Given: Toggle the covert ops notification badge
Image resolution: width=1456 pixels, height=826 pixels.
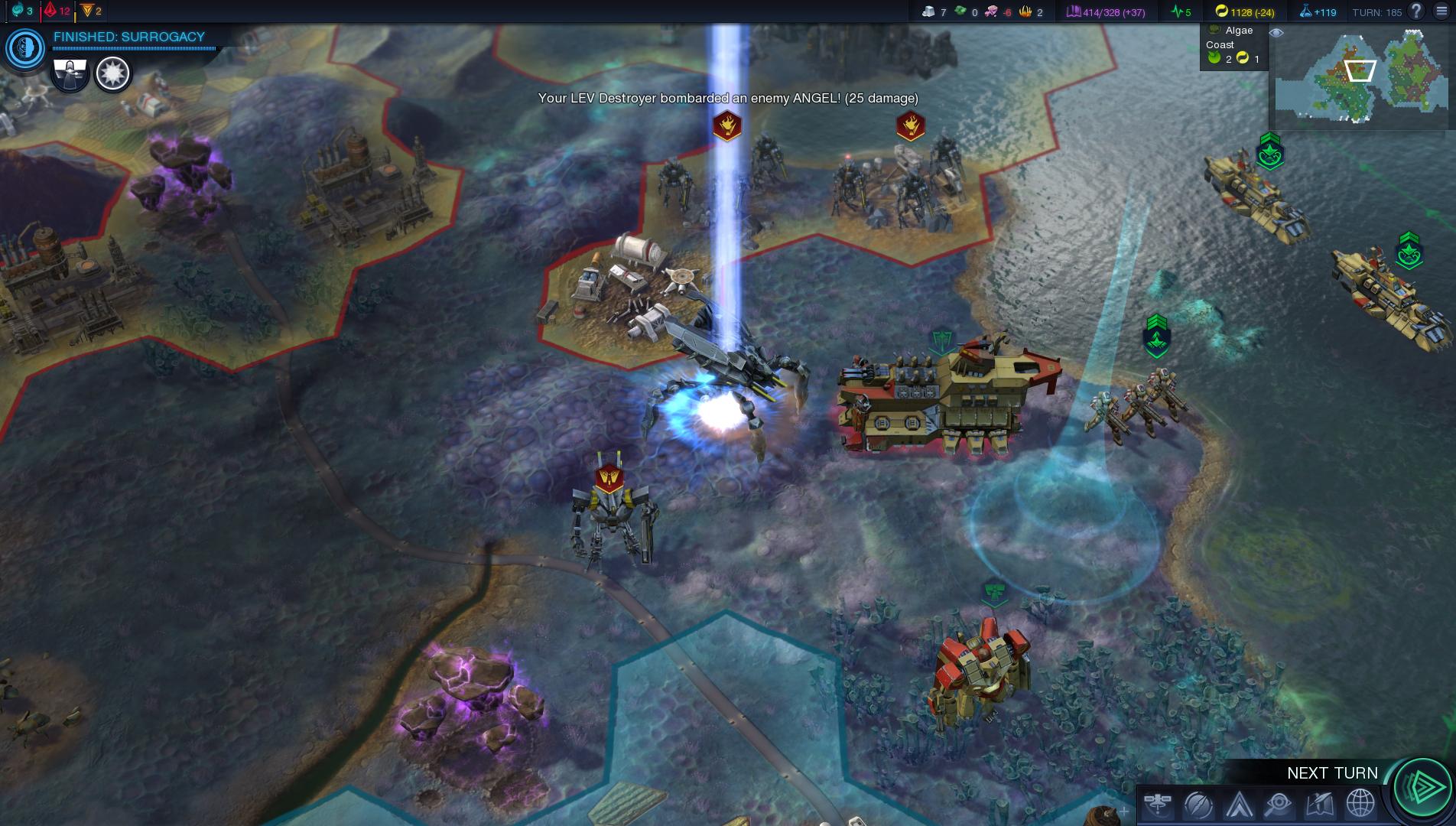Looking at the screenshot, I should (x=70, y=73).
